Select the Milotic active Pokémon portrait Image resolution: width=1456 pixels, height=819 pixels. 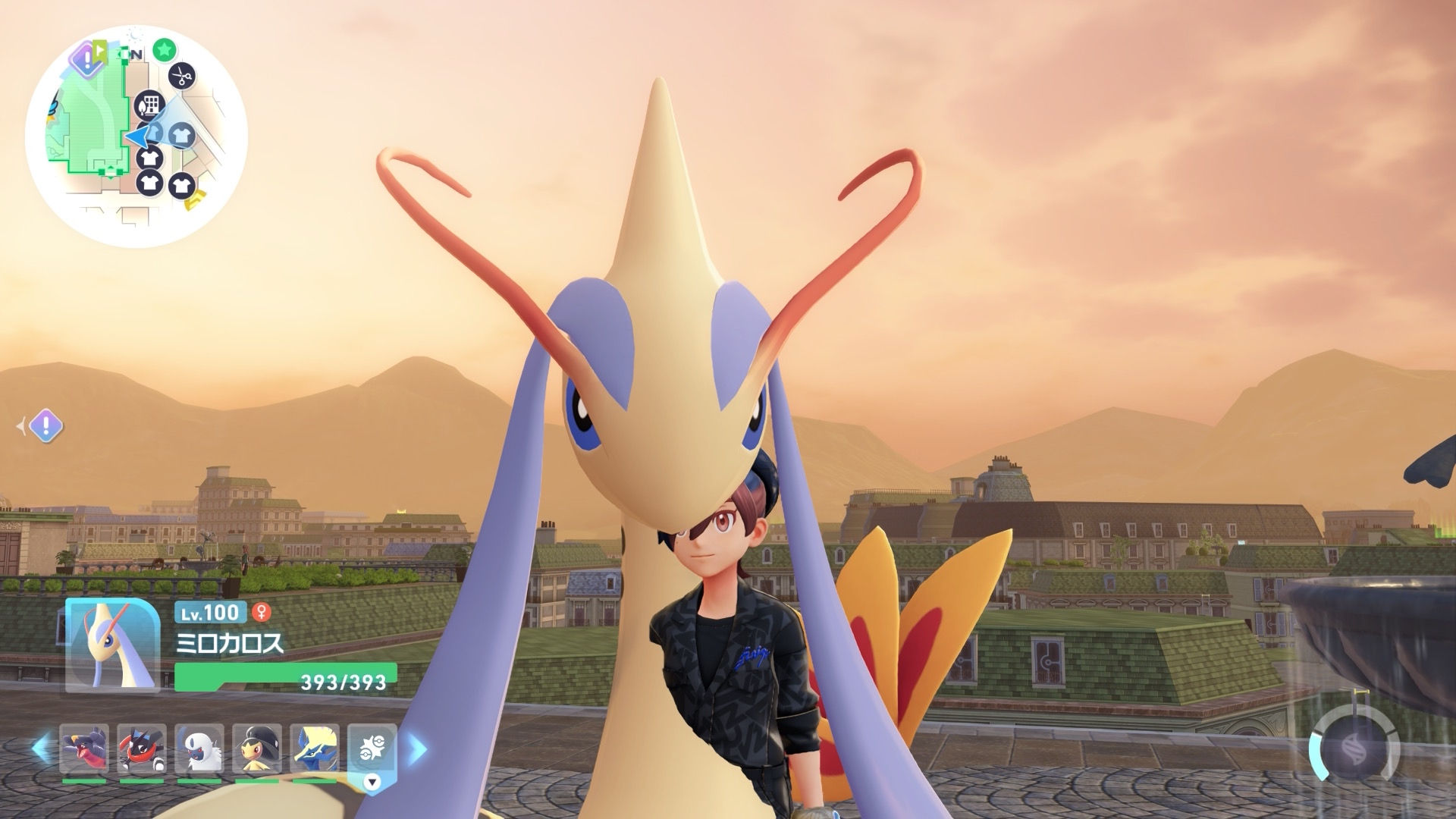coord(112,645)
